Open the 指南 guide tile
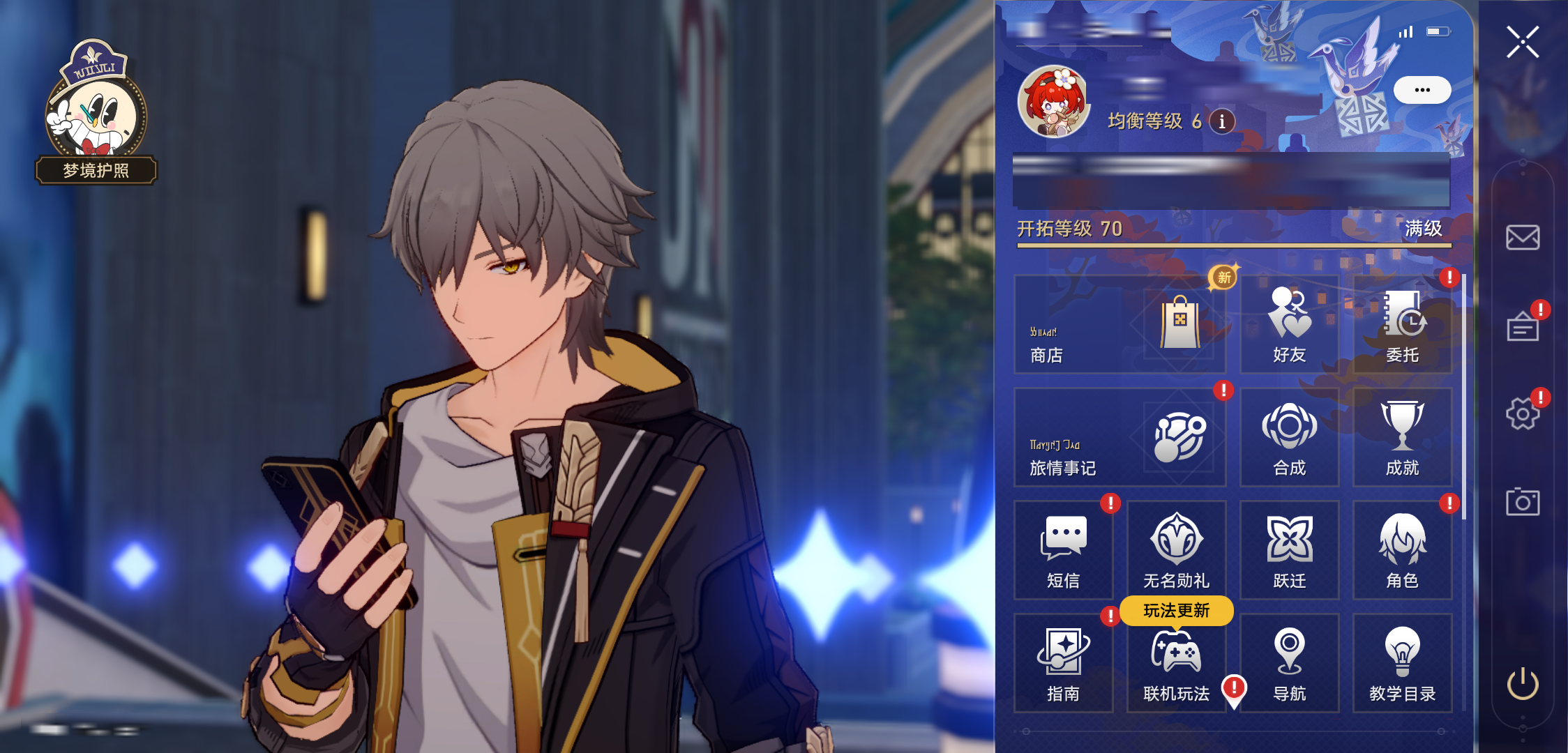1568x753 pixels. [1063, 663]
